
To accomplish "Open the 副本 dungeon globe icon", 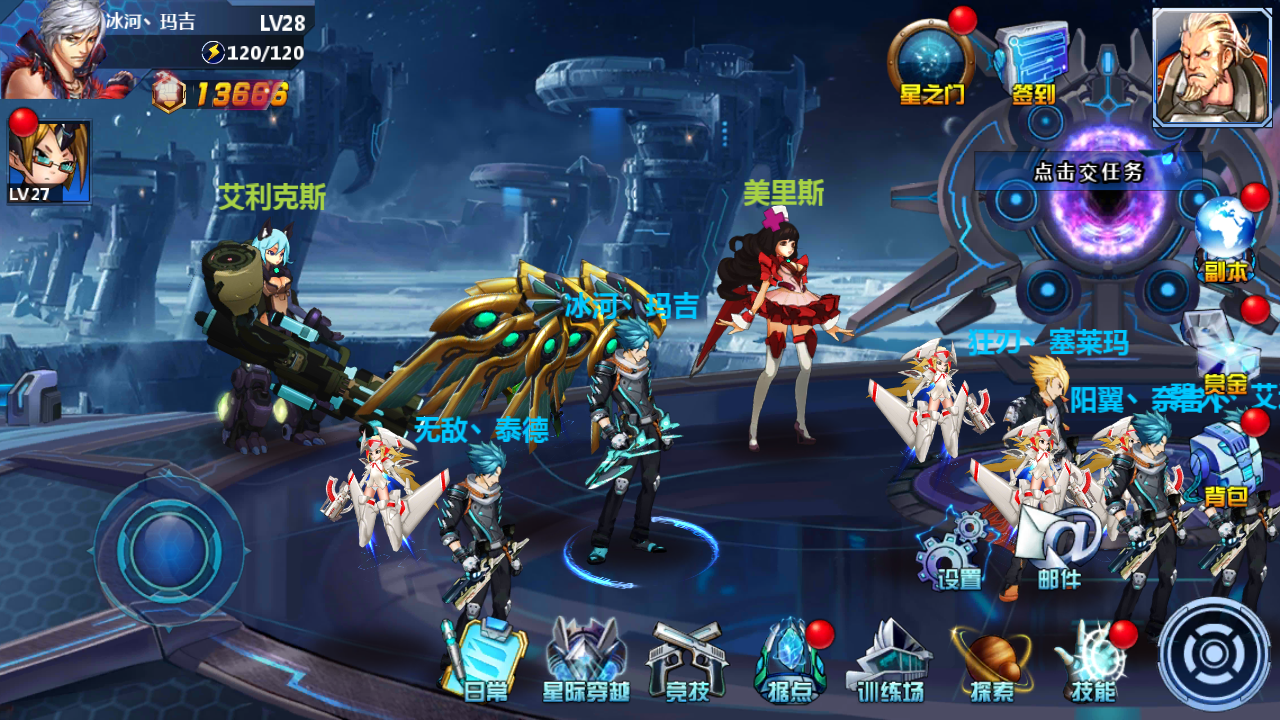I will tap(1225, 237).
